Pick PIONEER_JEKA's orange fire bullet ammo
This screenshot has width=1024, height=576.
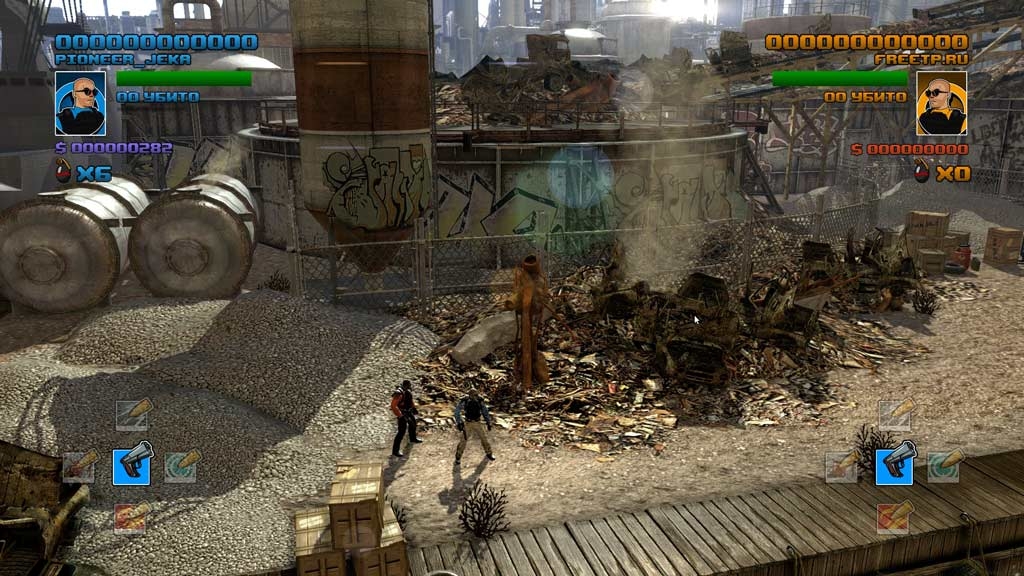tap(131, 517)
